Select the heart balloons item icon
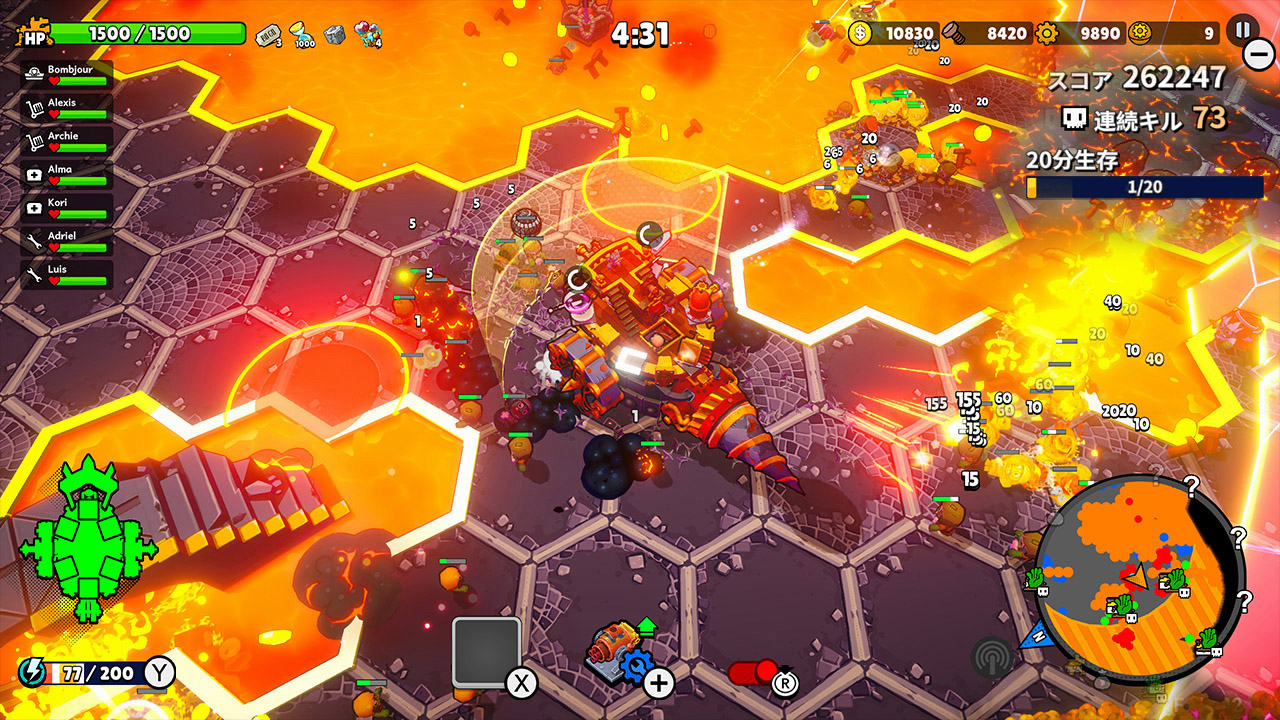This screenshot has height=720, width=1280. (368, 34)
